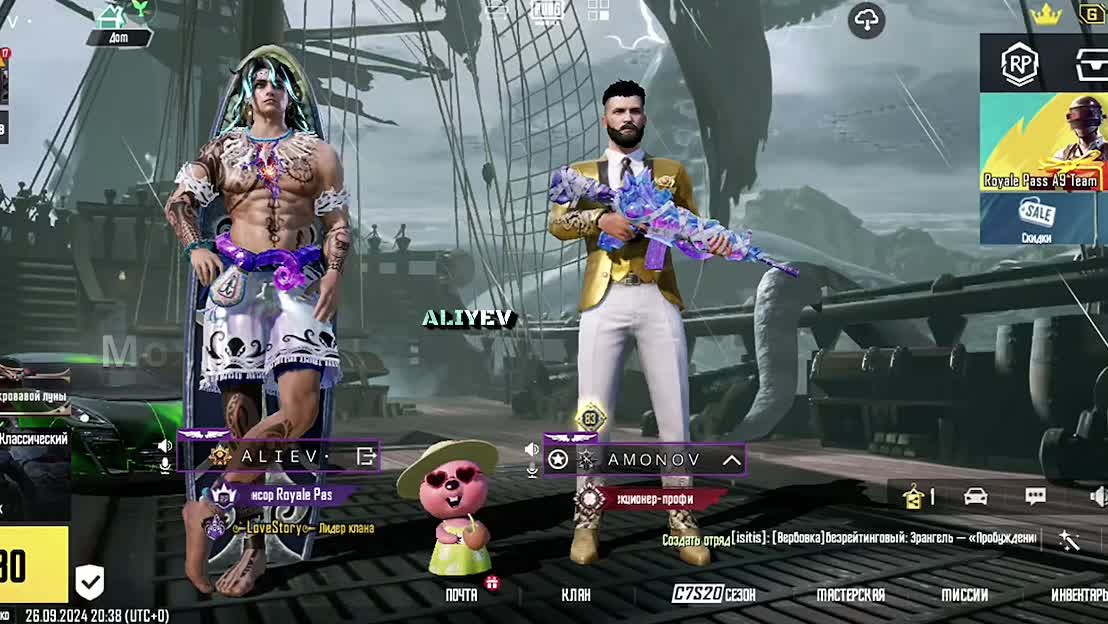1108x624 pixels.
Task: Expand the AMONOV player card chevron
Action: tap(731, 460)
